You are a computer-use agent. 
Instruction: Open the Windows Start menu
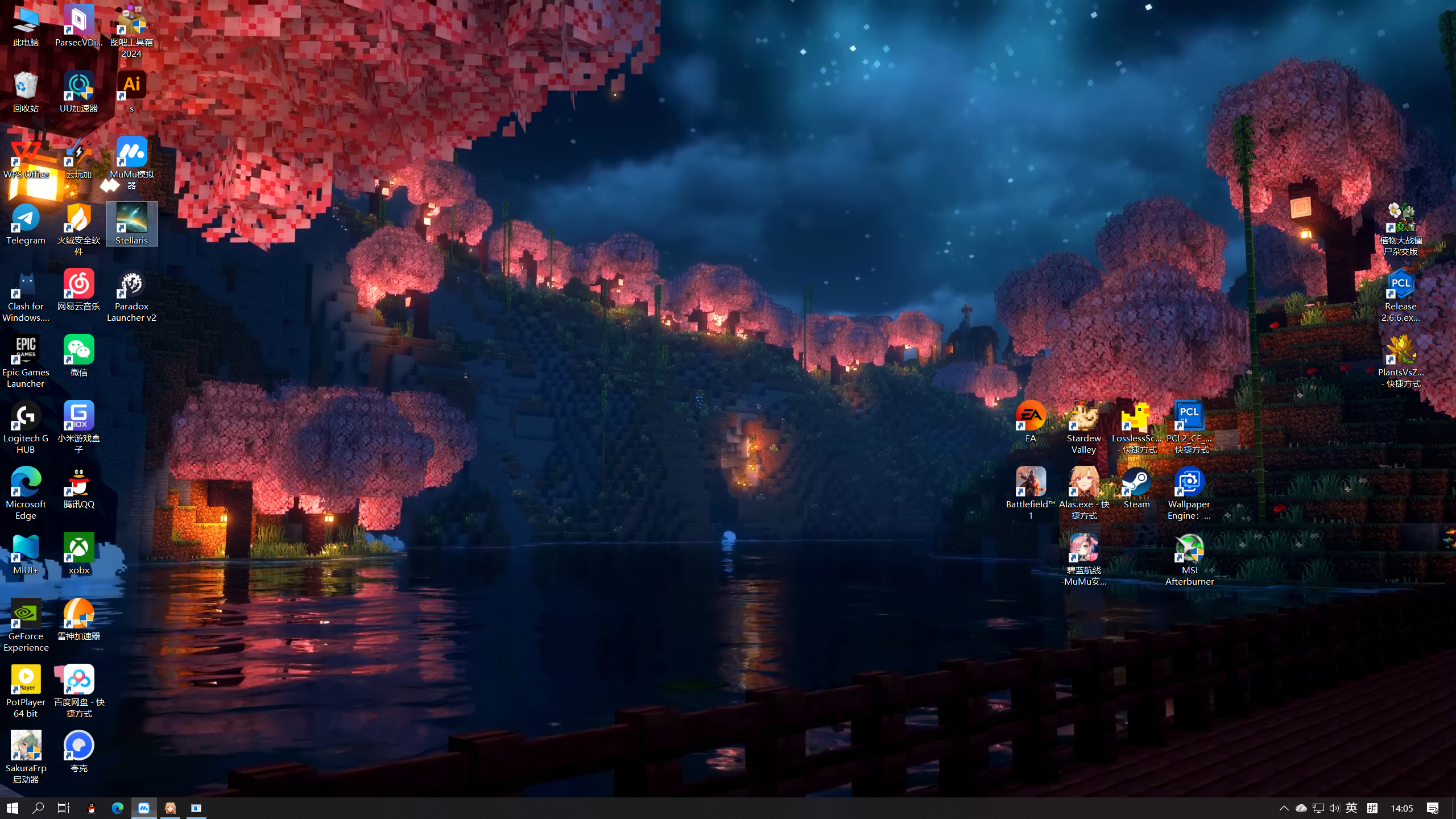tap(13, 808)
